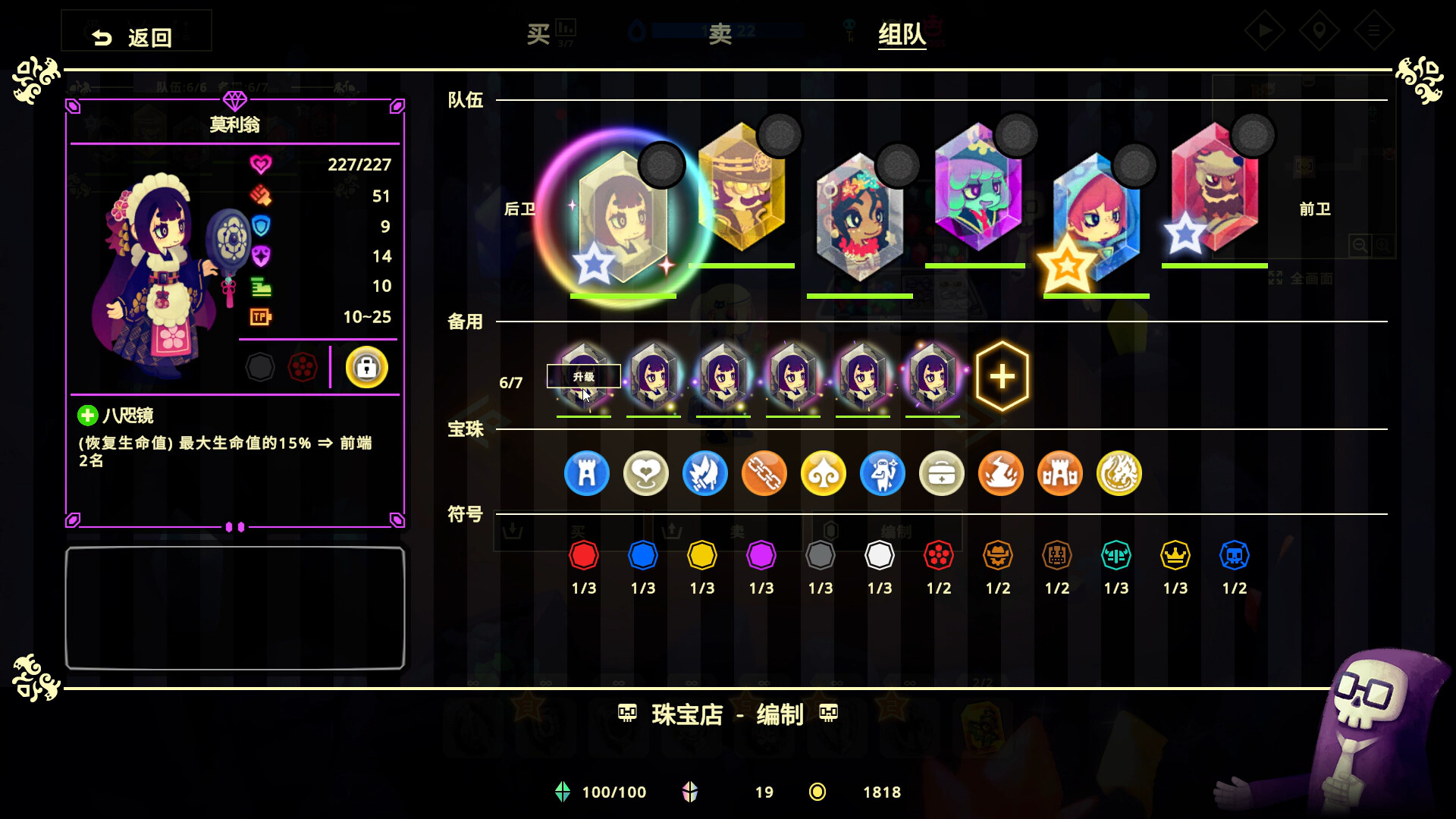Select the first-aid kit gem

pos(942,473)
